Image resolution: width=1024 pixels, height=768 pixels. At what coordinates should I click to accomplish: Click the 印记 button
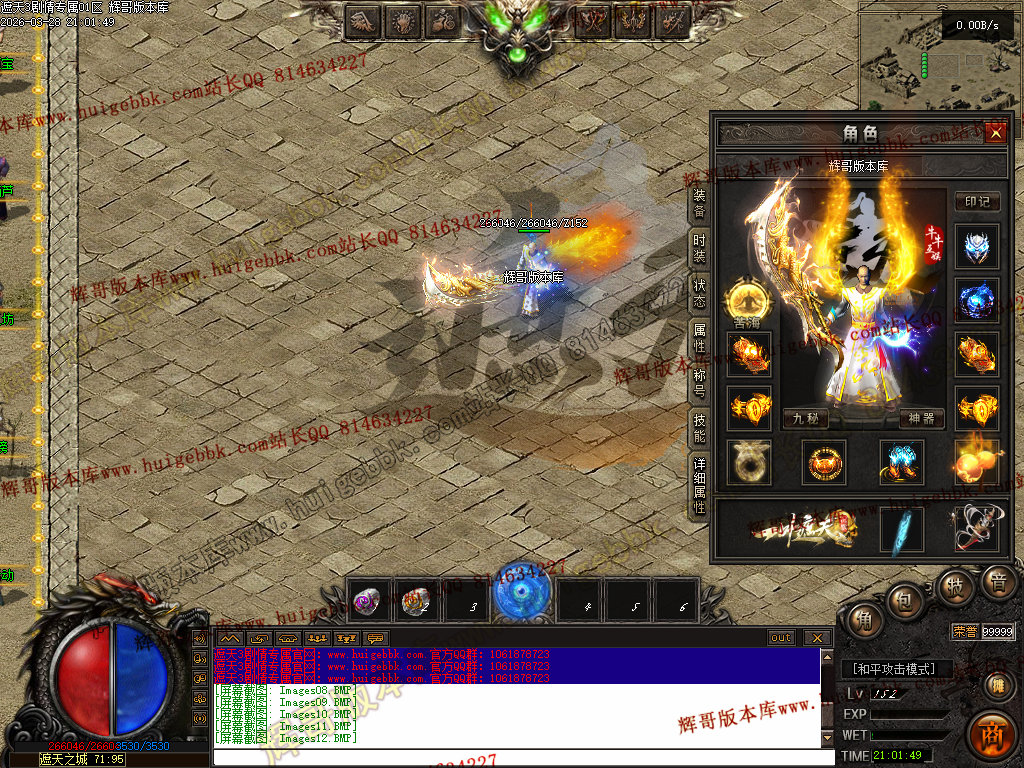[x=976, y=201]
